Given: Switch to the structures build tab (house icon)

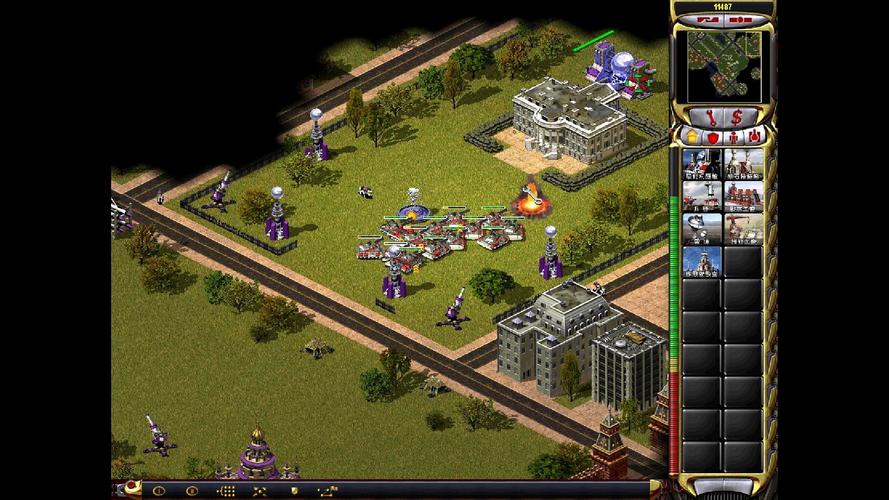Looking at the screenshot, I should (690, 136).
